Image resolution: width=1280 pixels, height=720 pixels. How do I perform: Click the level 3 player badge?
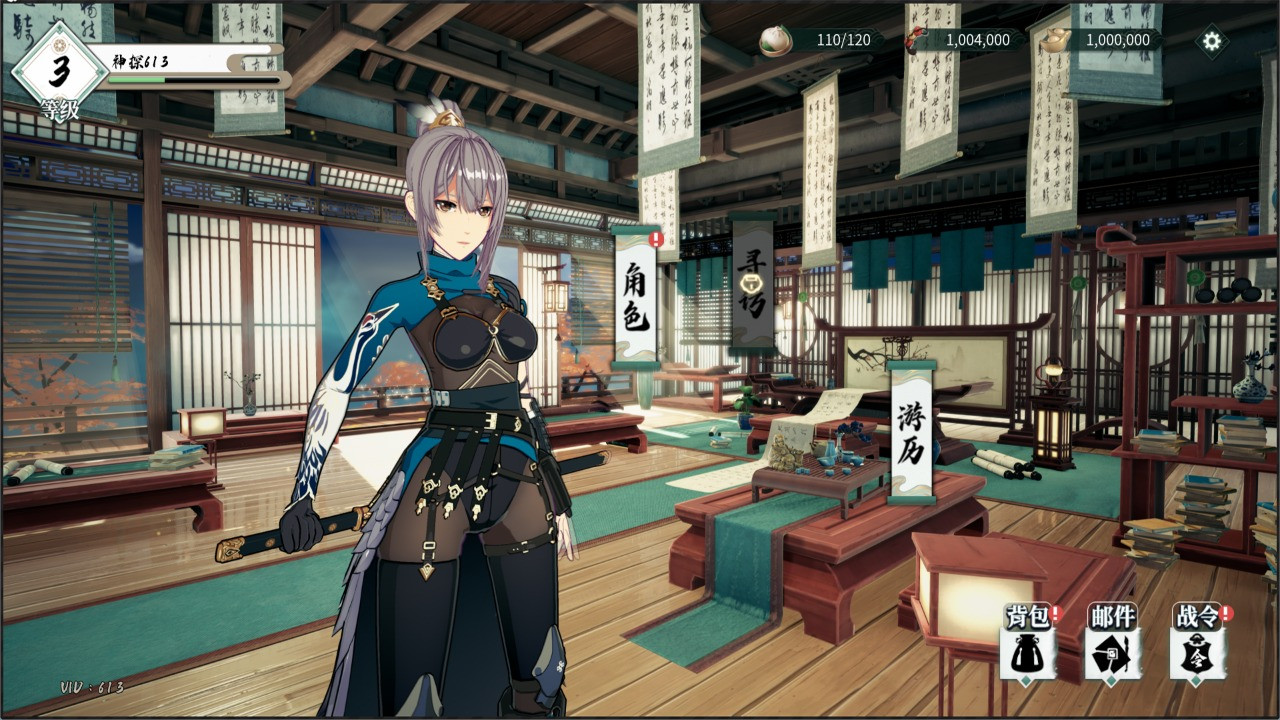(59, 70)
